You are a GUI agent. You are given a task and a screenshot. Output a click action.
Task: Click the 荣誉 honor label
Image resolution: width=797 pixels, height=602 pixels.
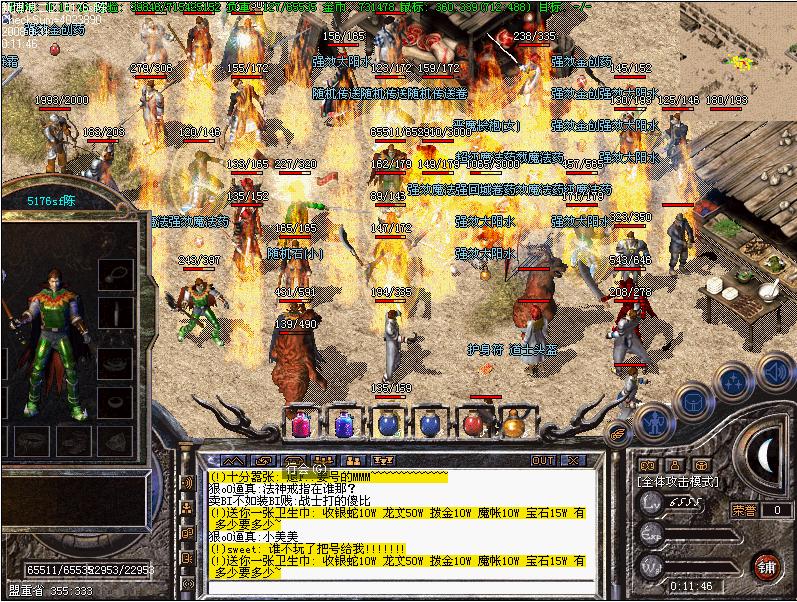coord(743,510)
